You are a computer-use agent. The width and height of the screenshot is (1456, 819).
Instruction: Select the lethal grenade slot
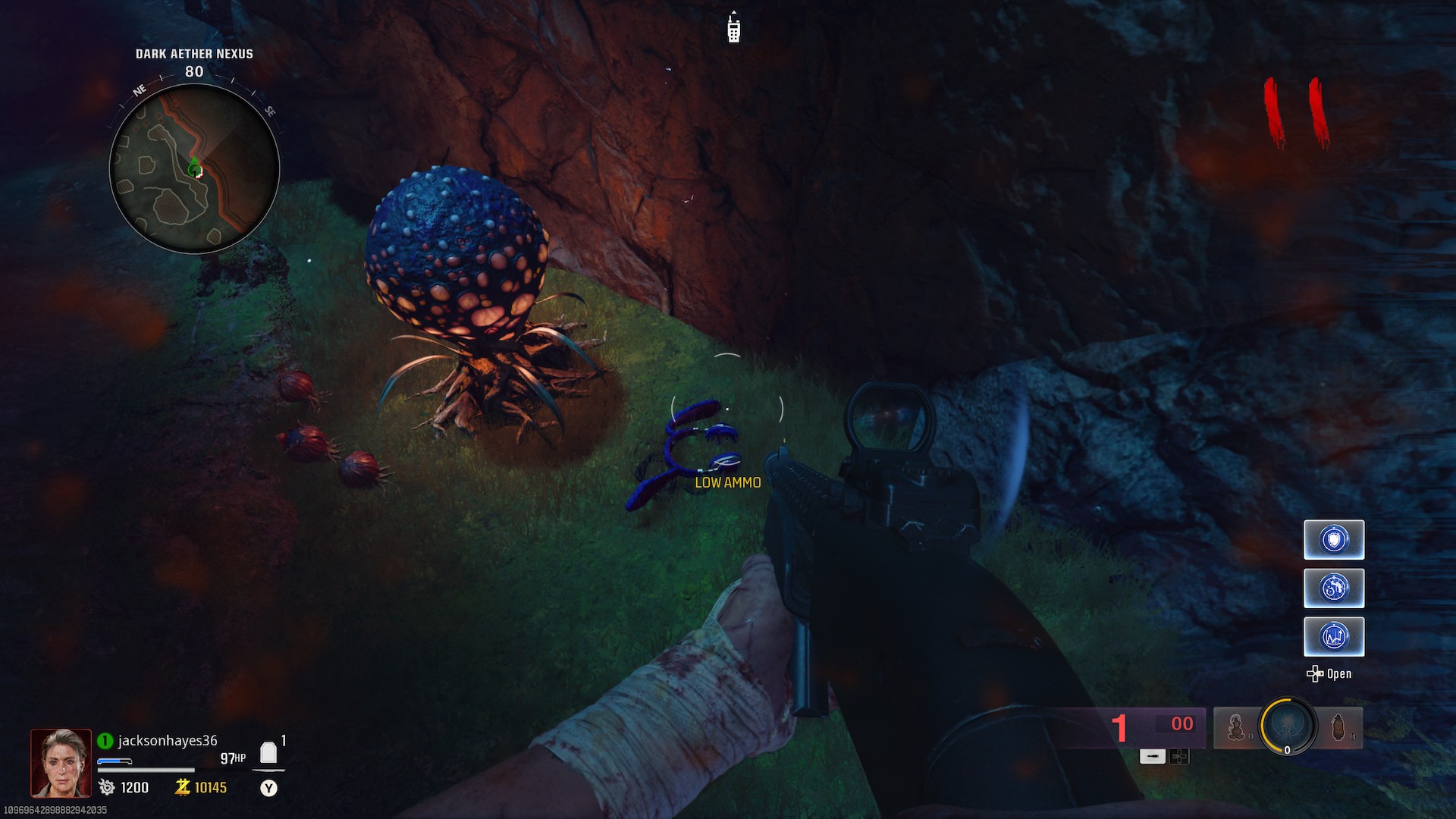pyautogui.click(x=1339, y=727)
